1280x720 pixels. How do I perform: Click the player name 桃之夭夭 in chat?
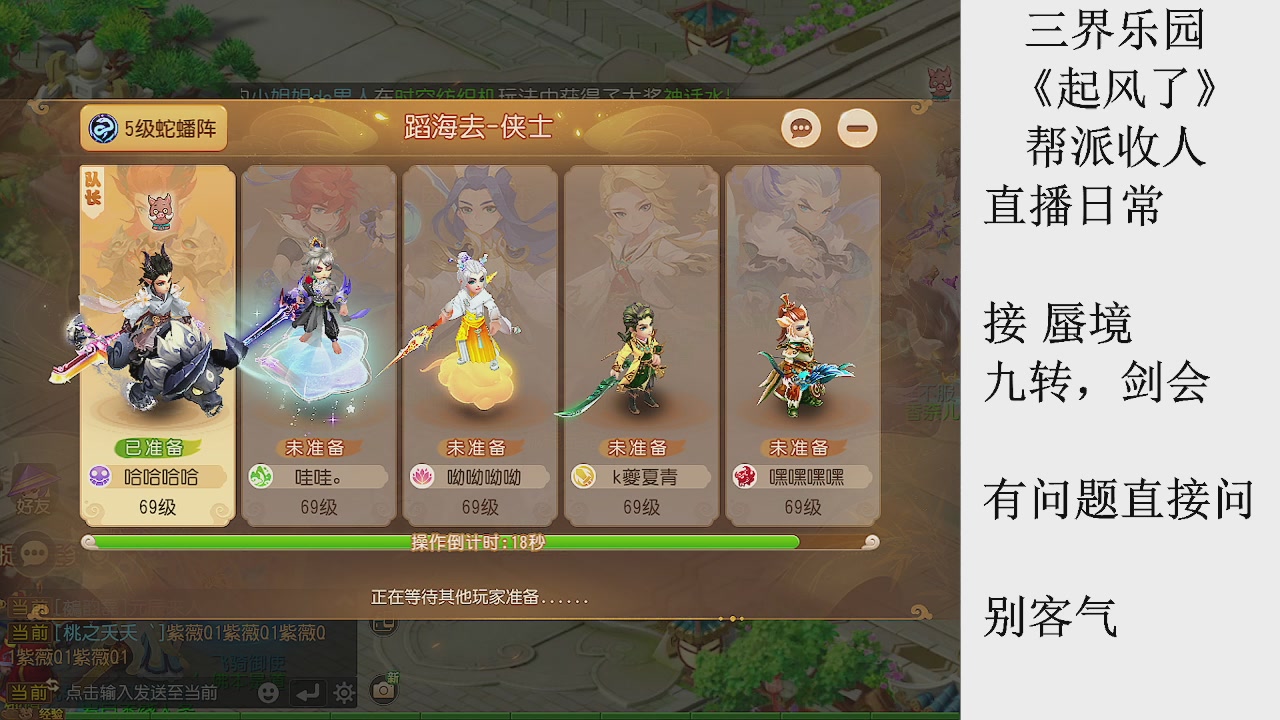[102, 633]
